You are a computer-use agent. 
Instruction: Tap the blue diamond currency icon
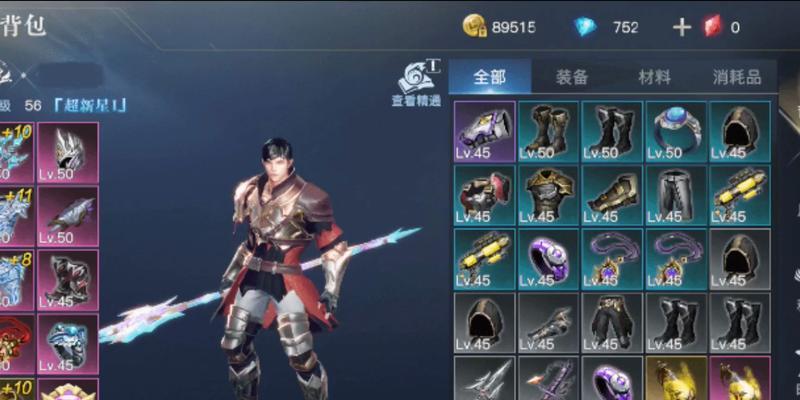click(584, 27)
